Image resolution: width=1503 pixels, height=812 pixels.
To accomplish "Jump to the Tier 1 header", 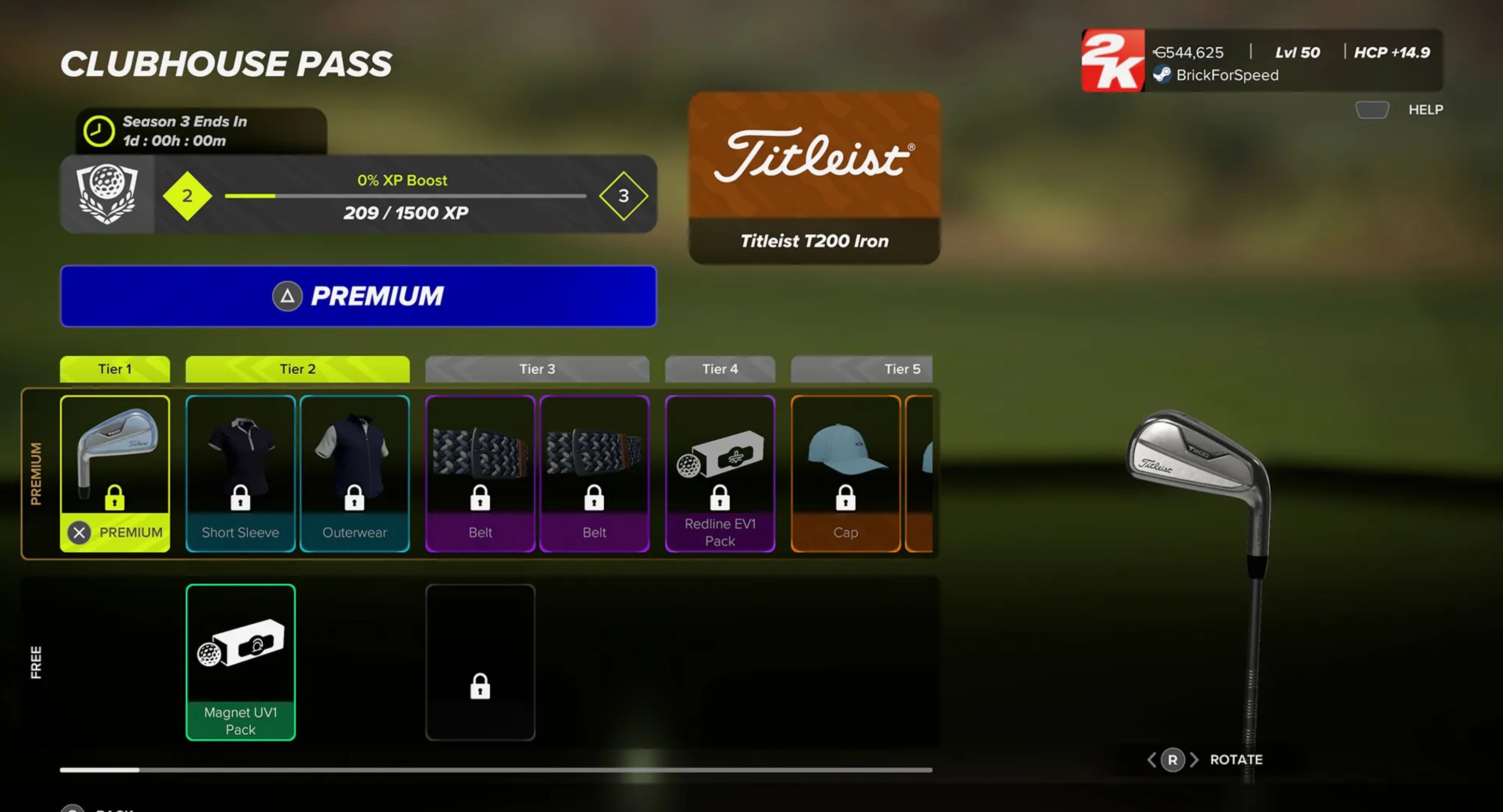I will click(115, 369).
